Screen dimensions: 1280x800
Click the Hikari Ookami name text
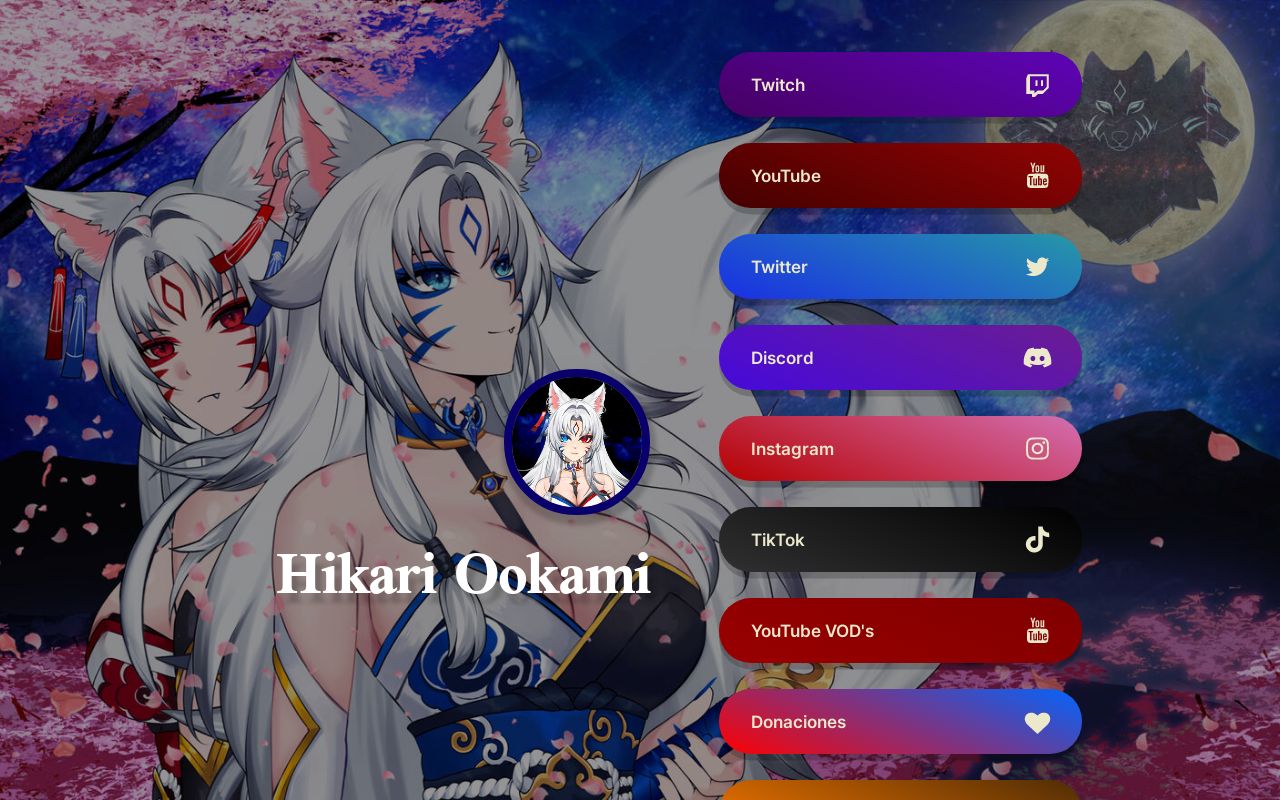tap(463, 575)
